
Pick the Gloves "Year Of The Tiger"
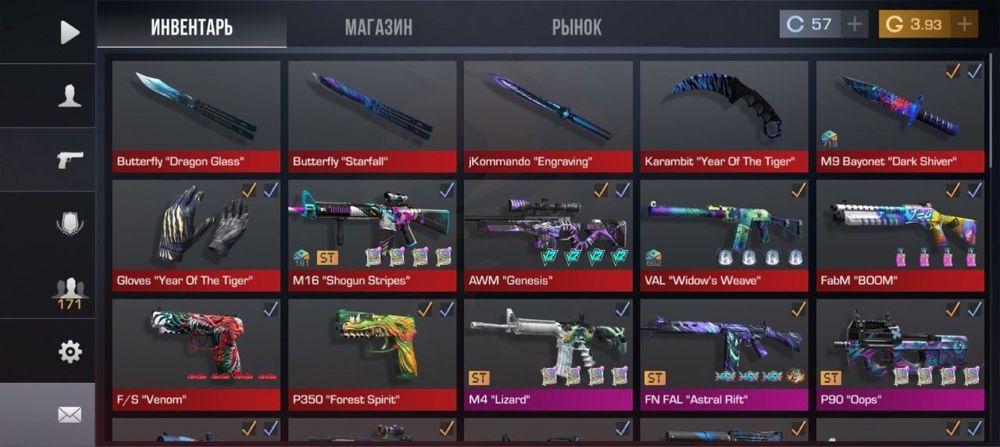(x=196, y=235)
